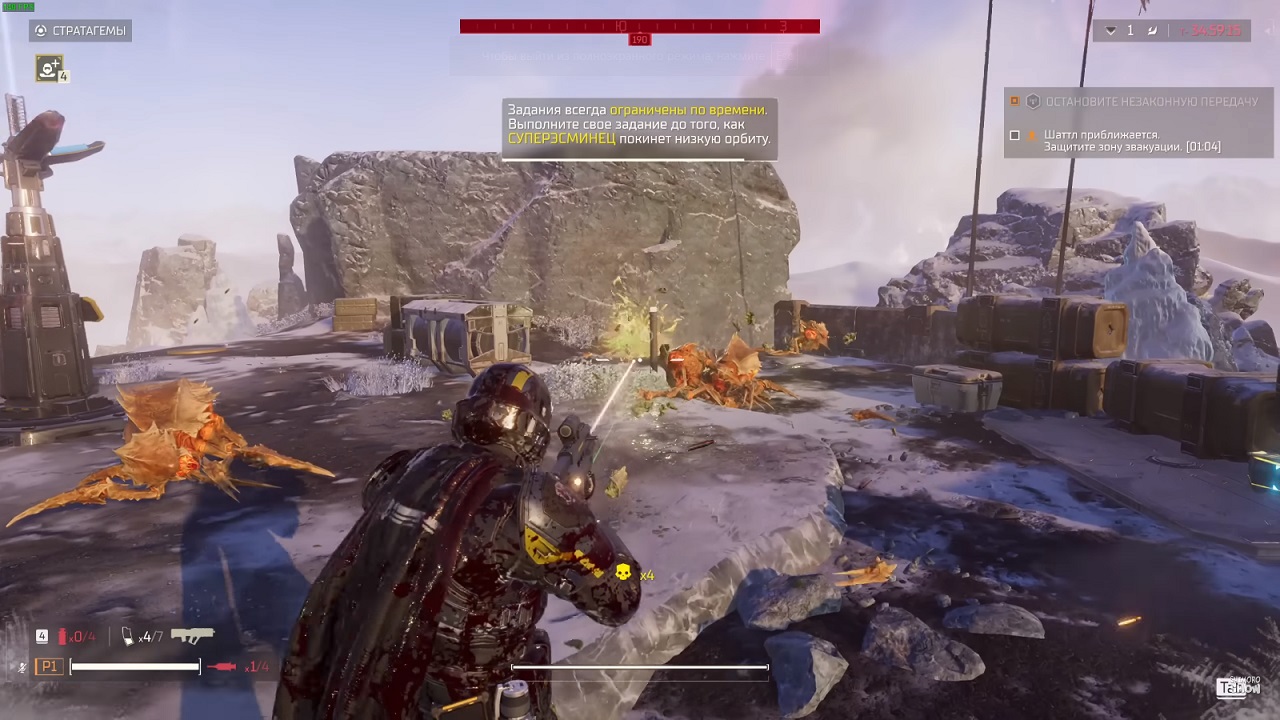Expand the reinforcements chevron near the timer

click(1111, 31)
